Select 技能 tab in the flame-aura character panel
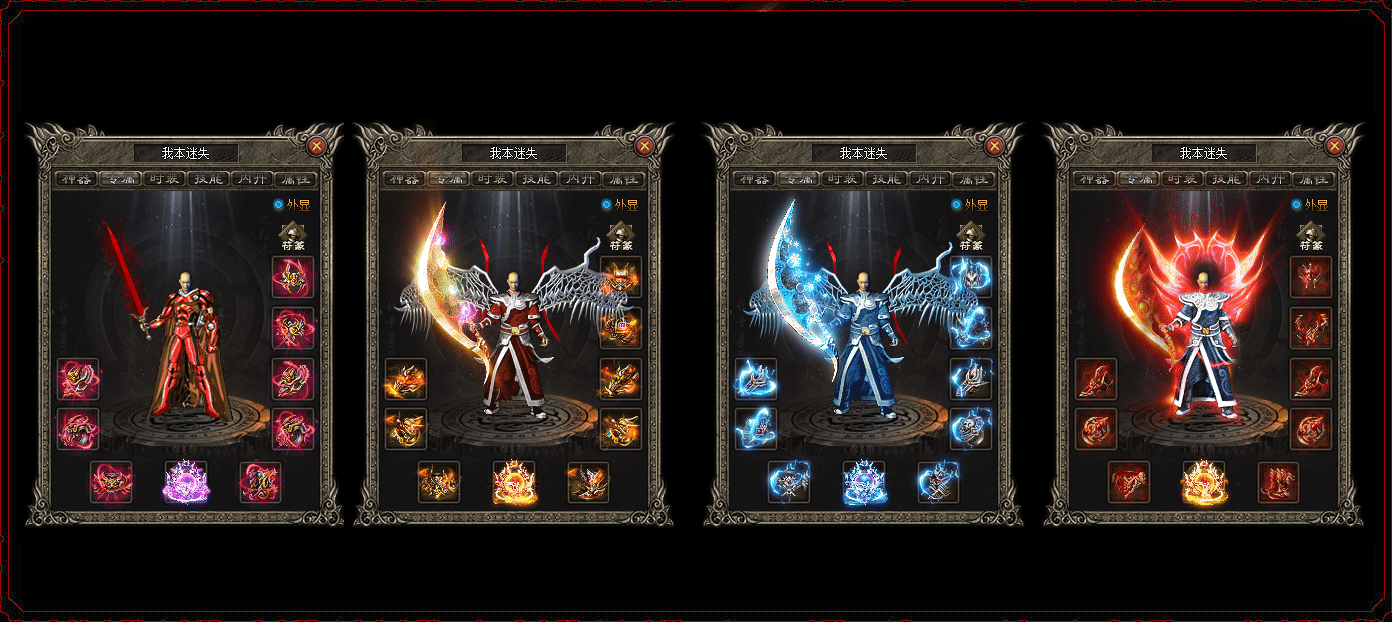 [x=1226, y=179]
